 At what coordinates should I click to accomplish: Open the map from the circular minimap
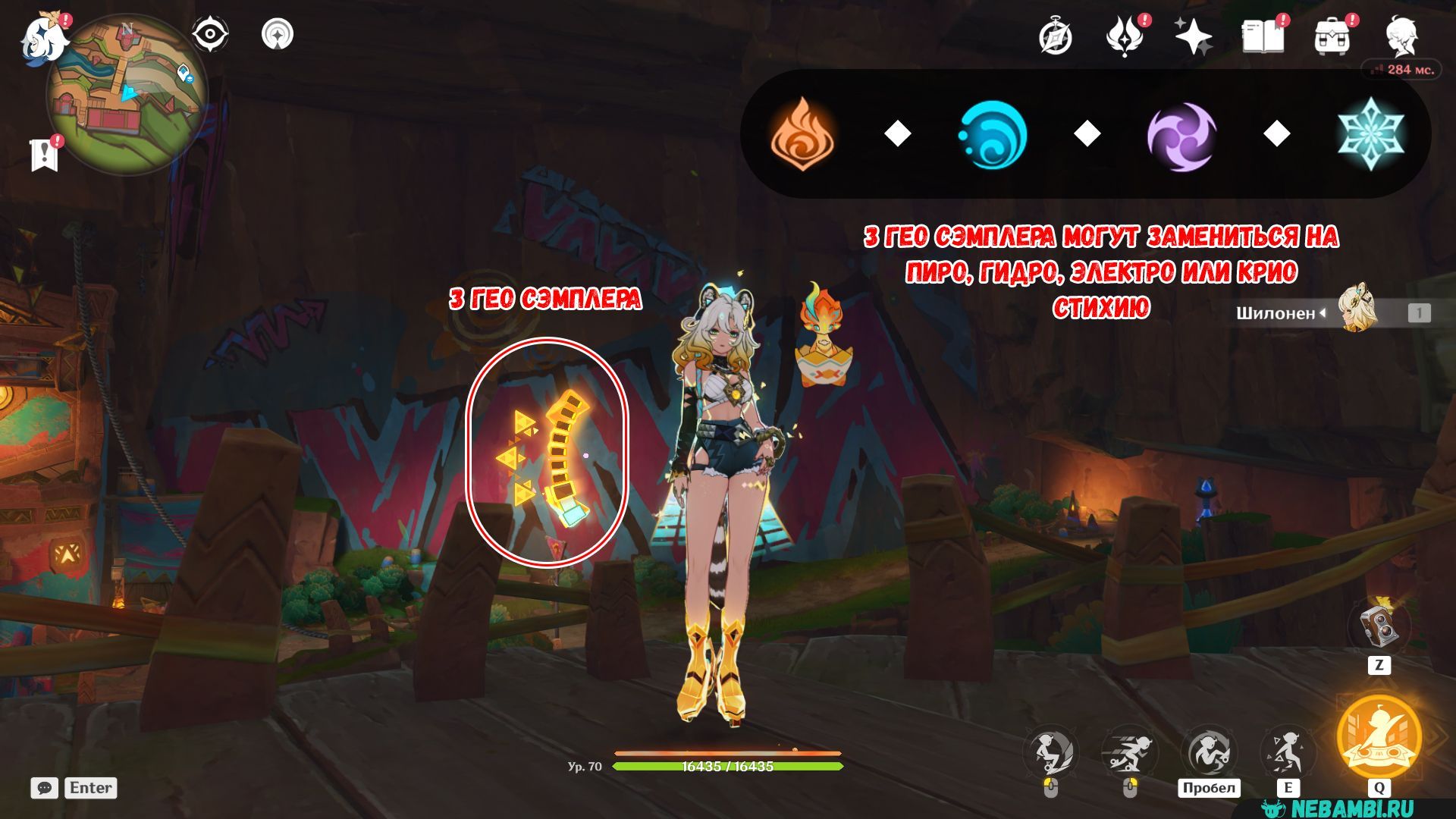(x=127, y=96)
